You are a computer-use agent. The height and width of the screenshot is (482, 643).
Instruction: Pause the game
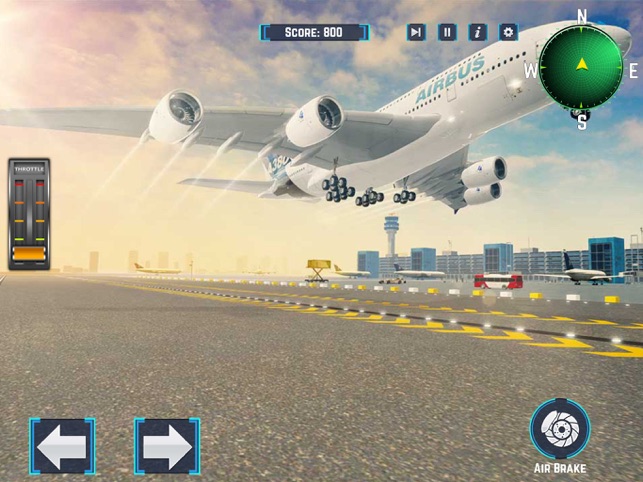(447, 32)
